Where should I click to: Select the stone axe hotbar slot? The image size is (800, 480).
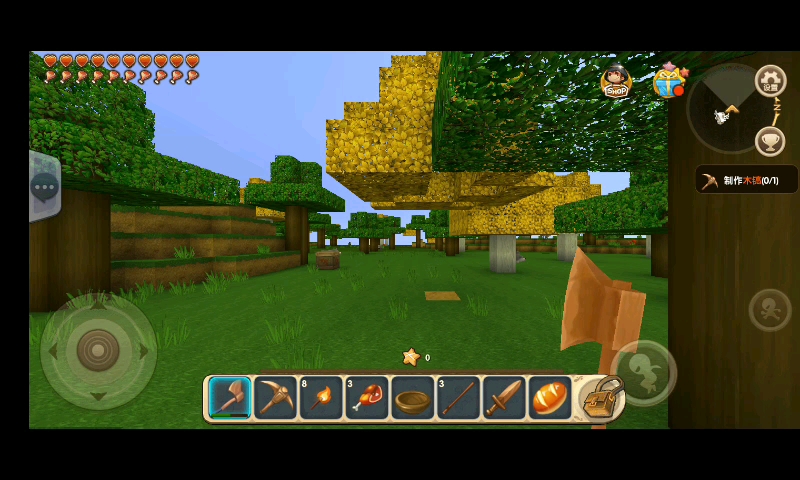[230, 398]
